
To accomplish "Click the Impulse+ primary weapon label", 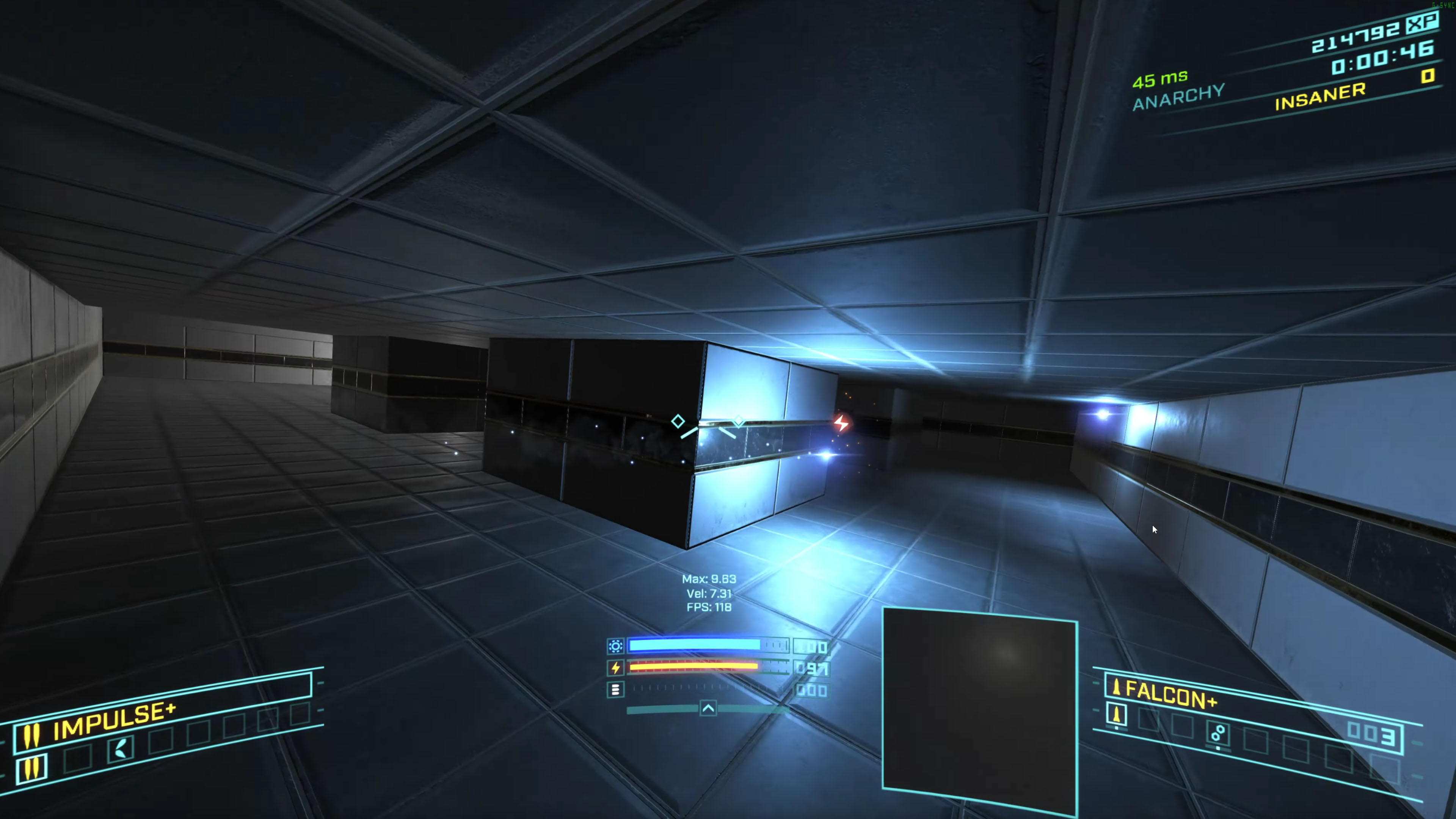I will 114,721.
